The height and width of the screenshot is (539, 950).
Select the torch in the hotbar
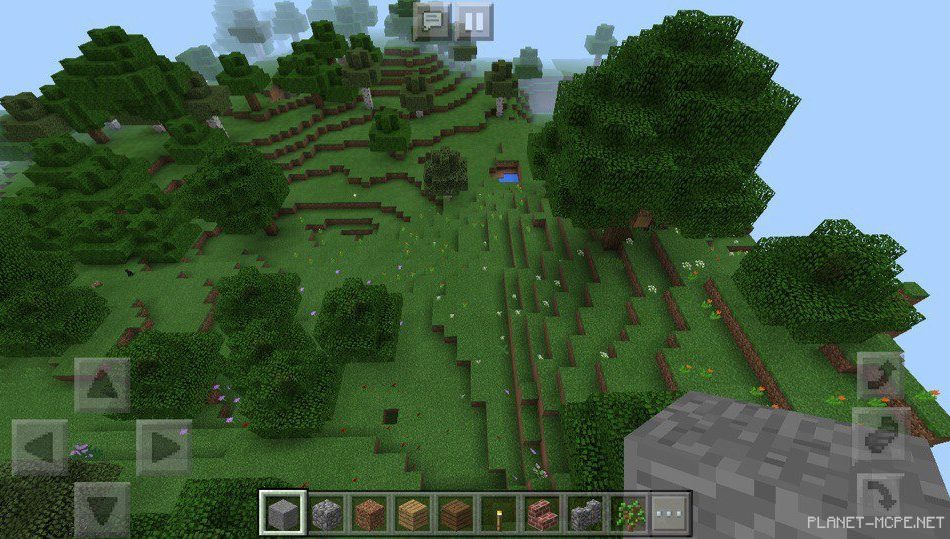click(x=499, y=514)
